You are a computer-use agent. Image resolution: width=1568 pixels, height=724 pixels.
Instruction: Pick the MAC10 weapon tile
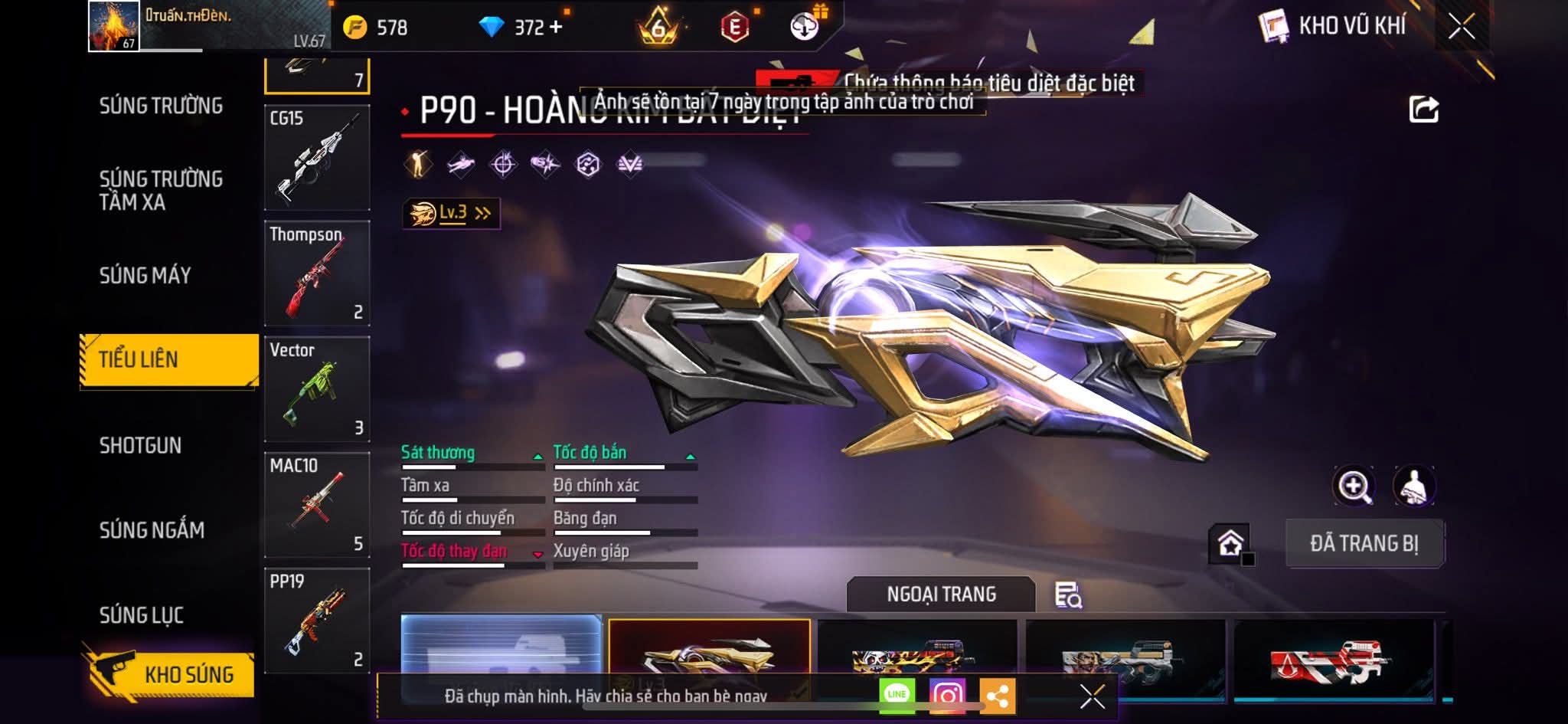317,505
